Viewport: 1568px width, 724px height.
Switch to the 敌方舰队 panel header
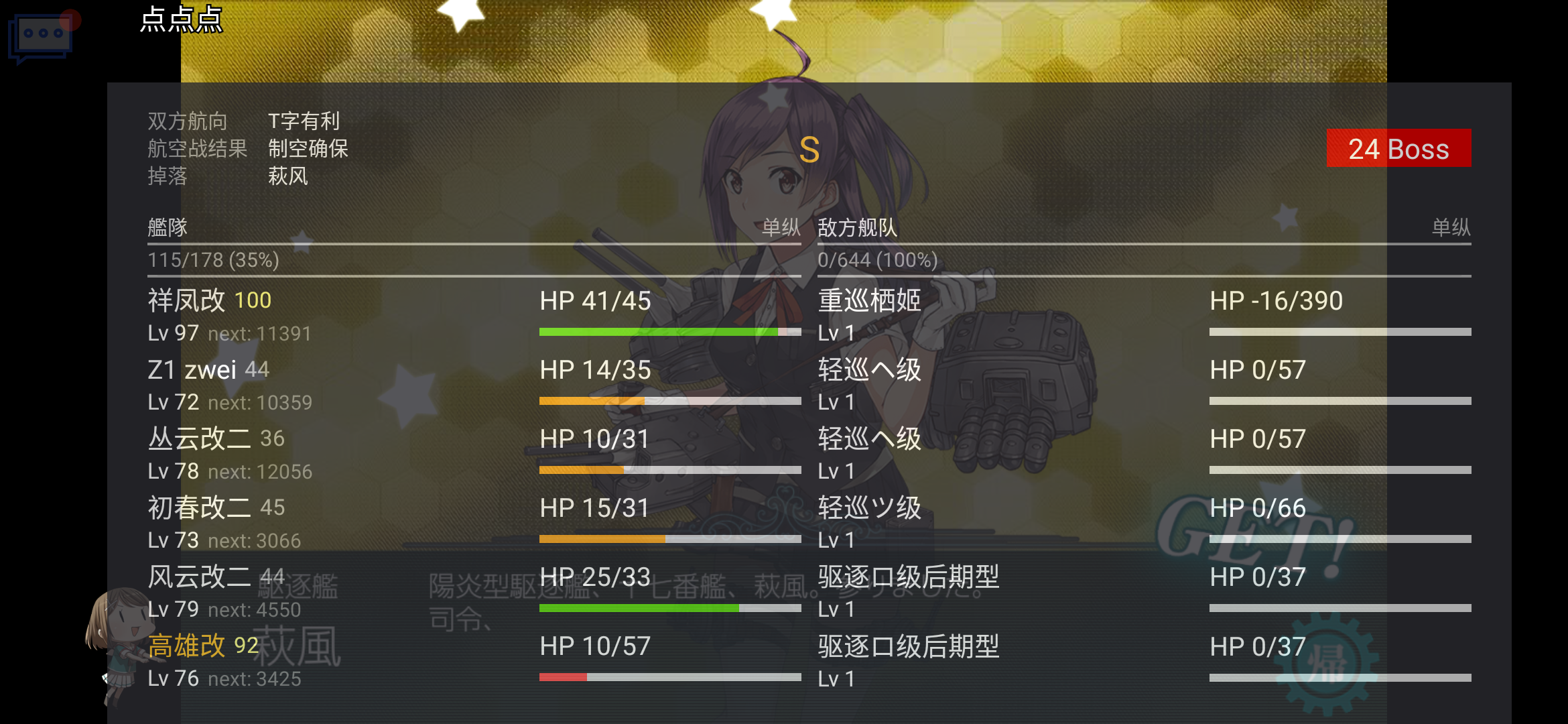coord(857,228)
